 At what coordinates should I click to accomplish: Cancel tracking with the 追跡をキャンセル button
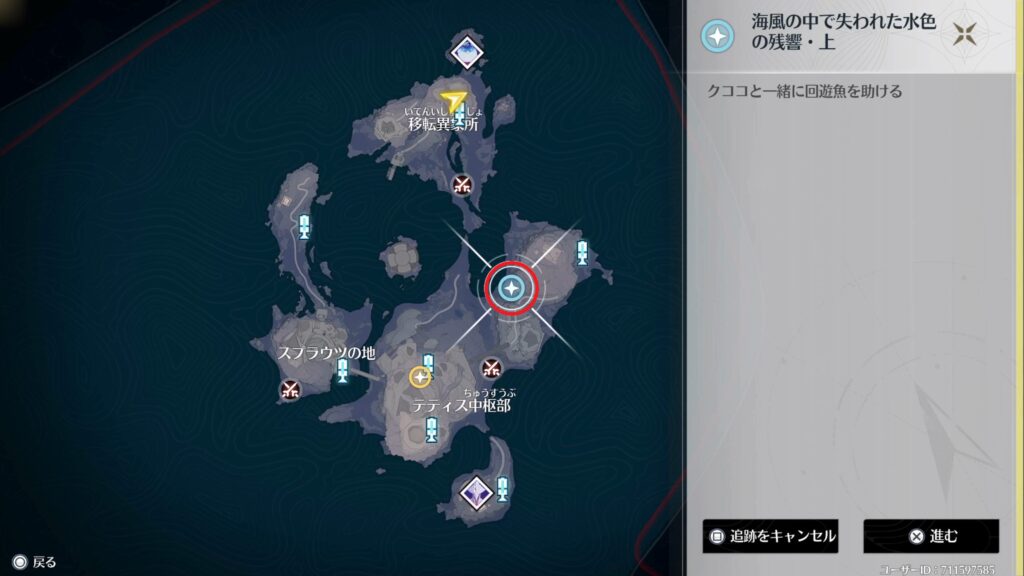coord(769,536)
